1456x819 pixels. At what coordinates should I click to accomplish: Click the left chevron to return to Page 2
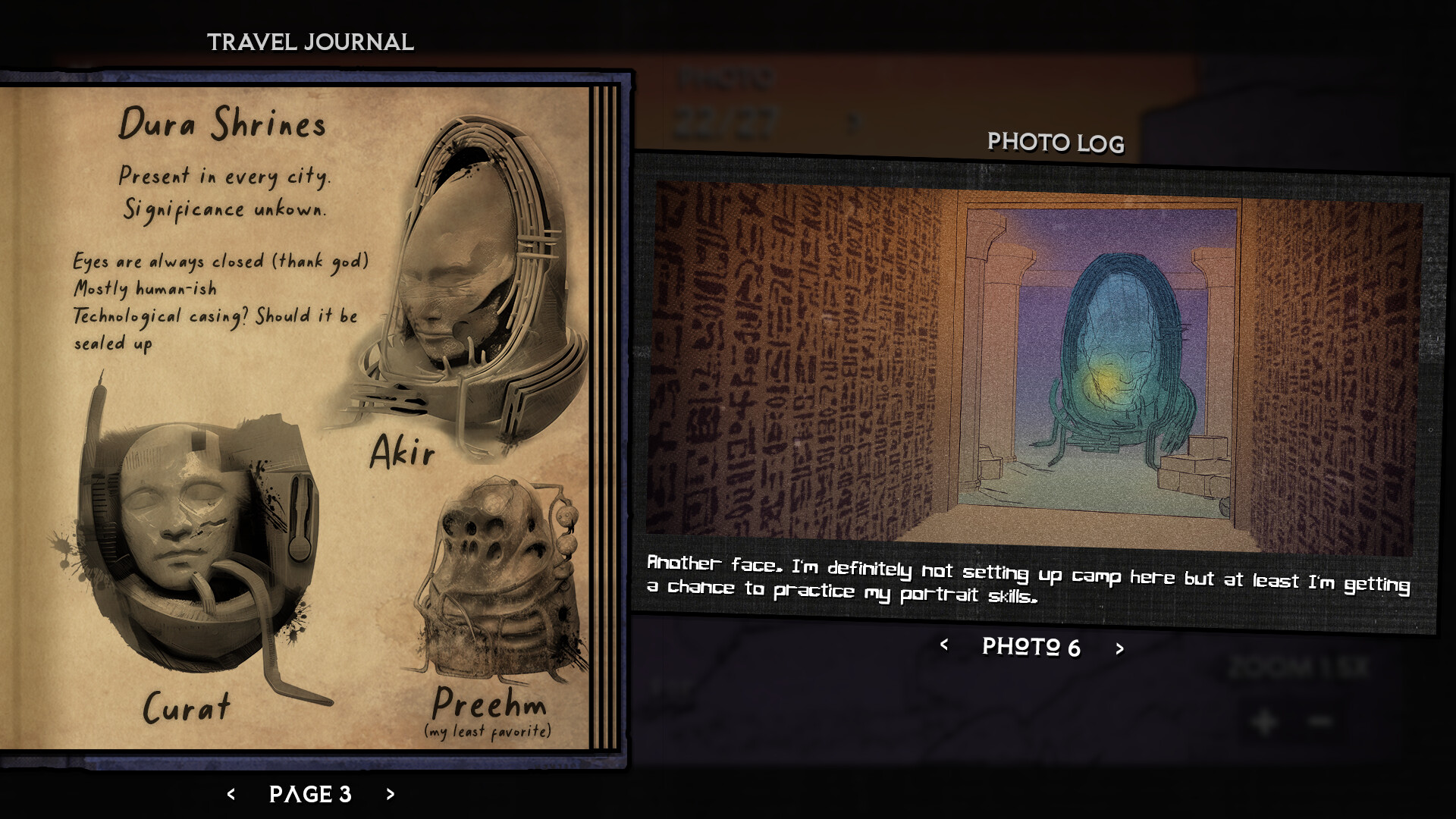tap(231, 795)
